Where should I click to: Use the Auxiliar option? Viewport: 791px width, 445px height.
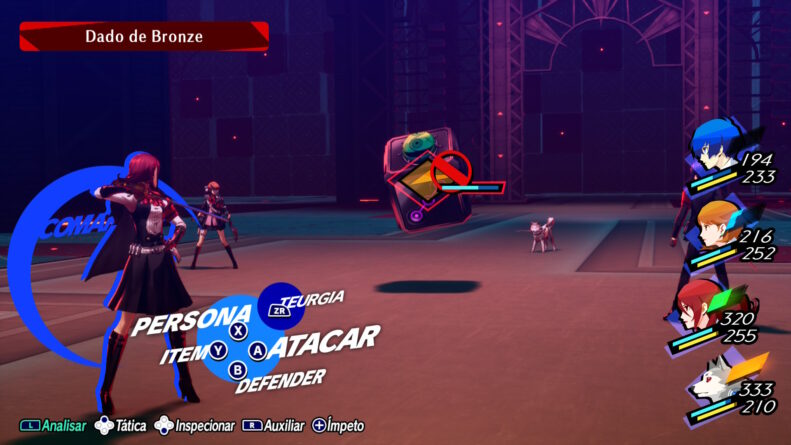tap(274, 426)
